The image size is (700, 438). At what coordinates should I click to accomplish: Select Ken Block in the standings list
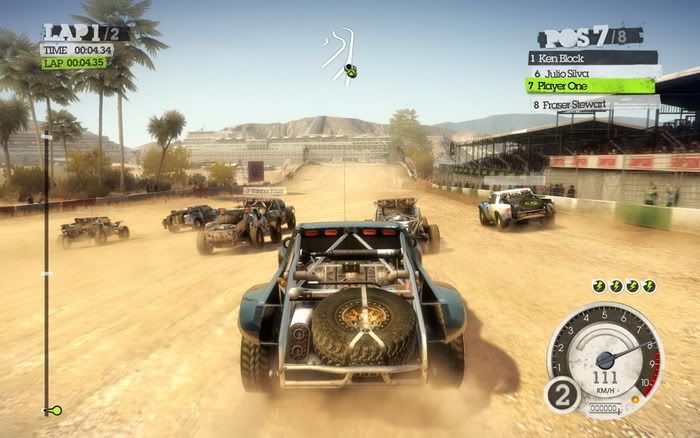(x=591, y=58)
